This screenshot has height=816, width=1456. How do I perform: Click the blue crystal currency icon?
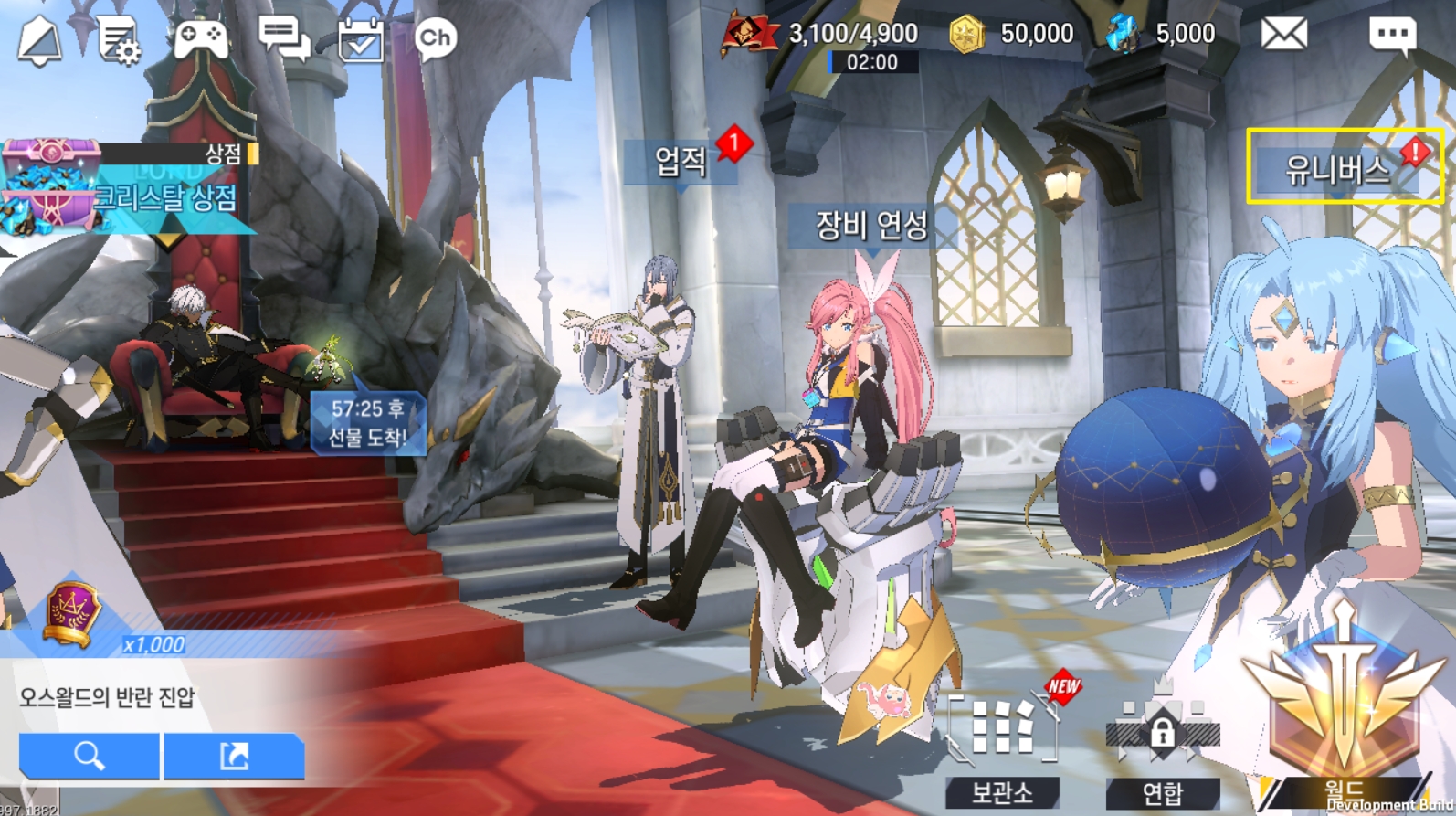(x=1123, y=35)
